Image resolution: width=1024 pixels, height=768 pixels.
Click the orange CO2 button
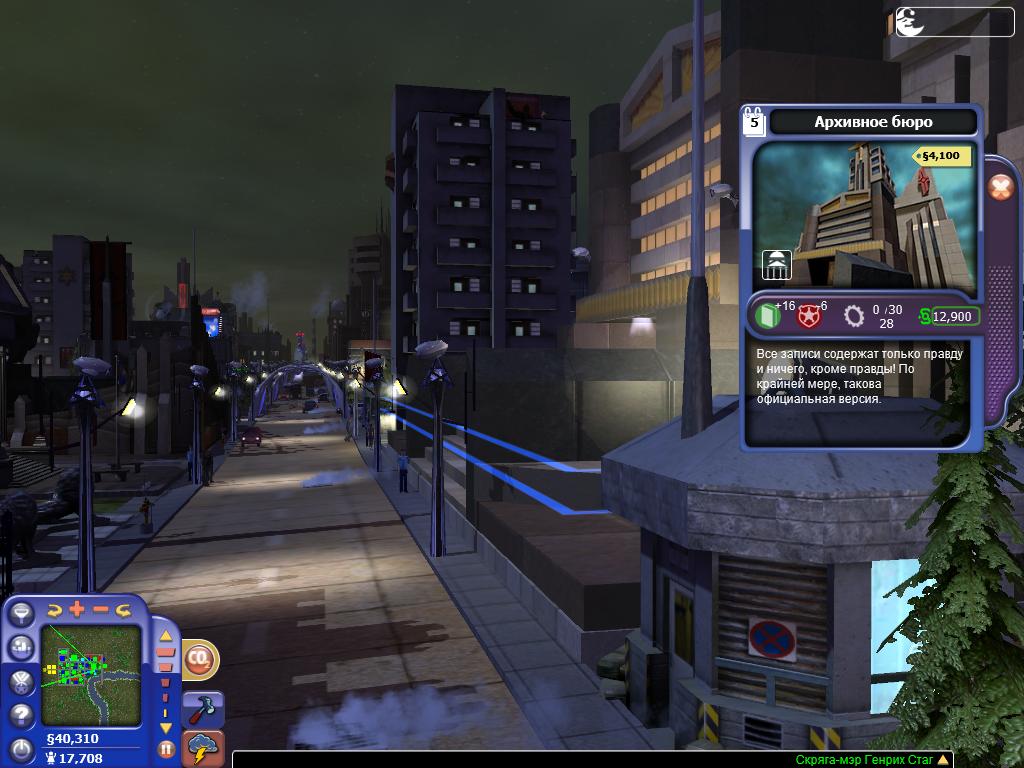coord(200,659)
